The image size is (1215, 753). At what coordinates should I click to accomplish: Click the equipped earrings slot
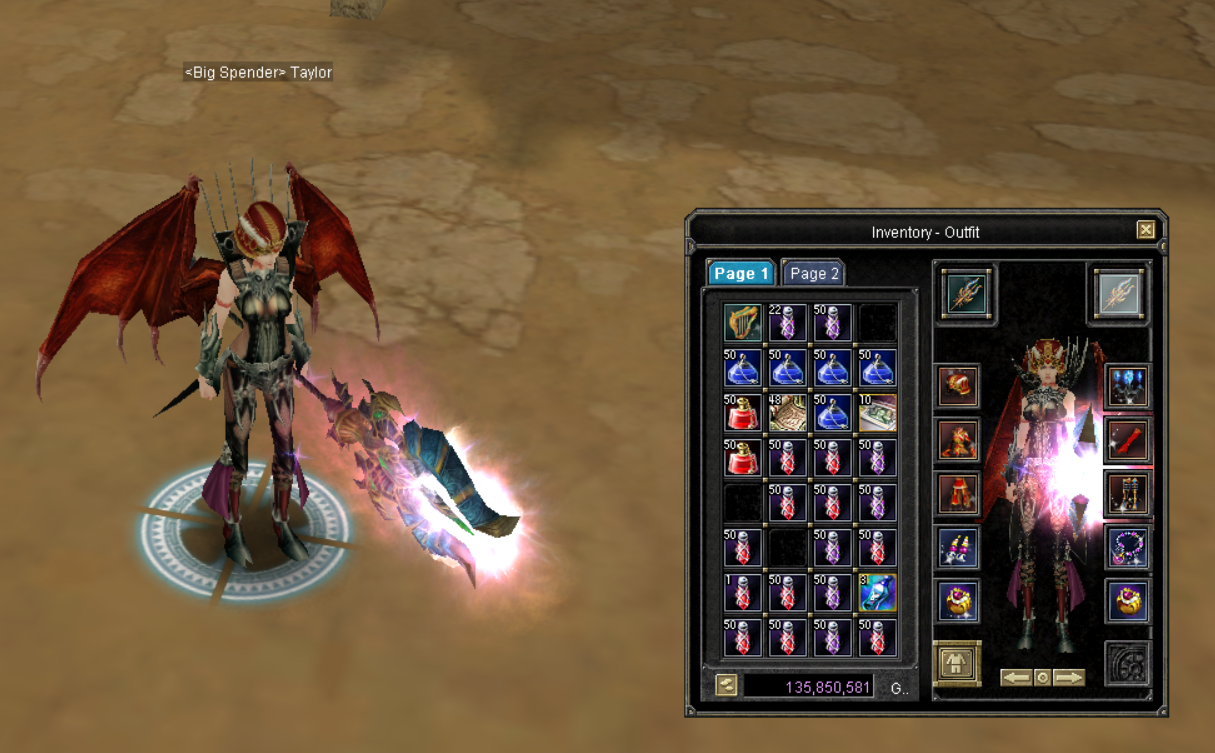pyautogui.click(x=958, y=547)
